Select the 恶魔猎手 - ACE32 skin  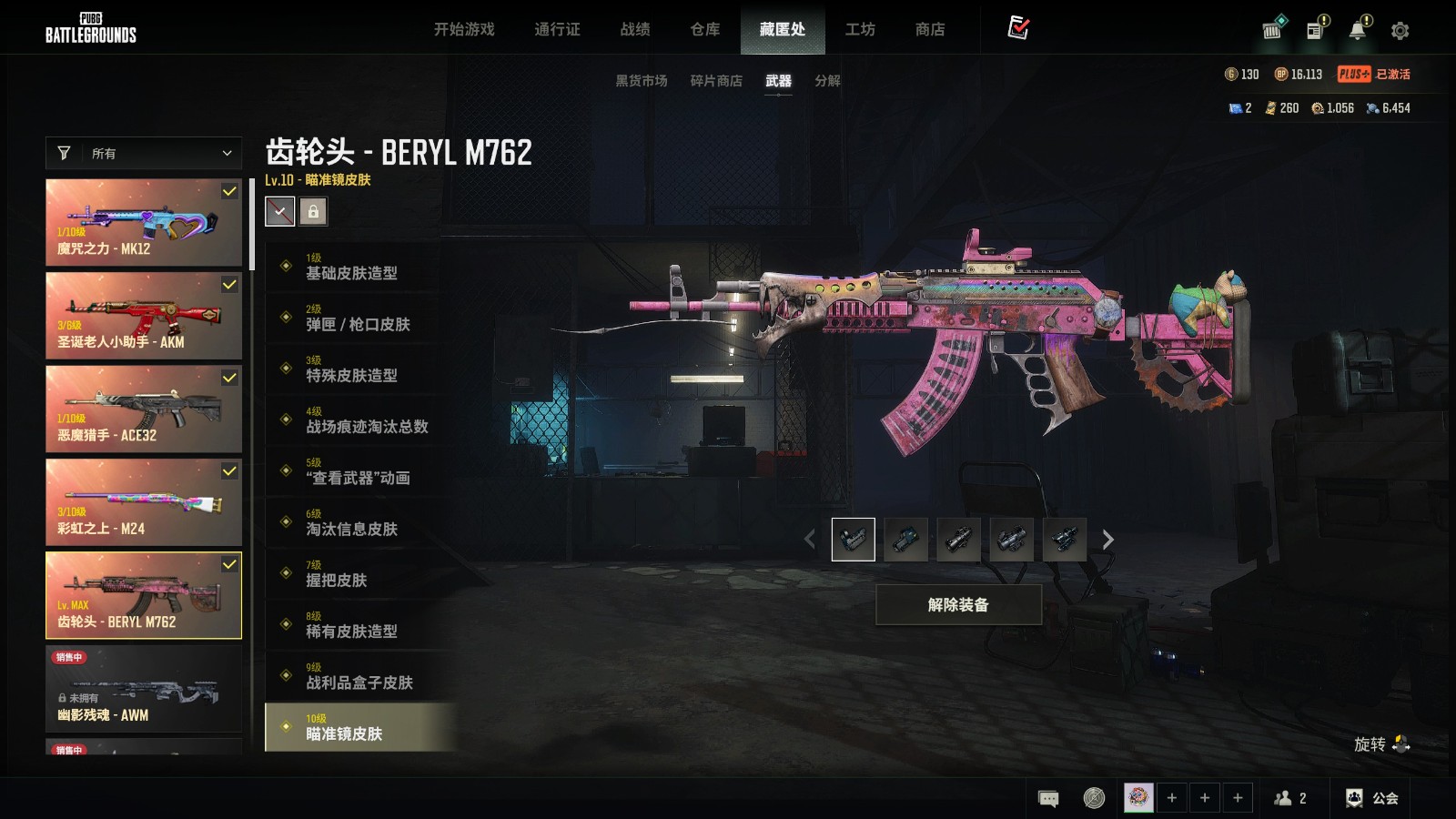[x=144, y=409]
